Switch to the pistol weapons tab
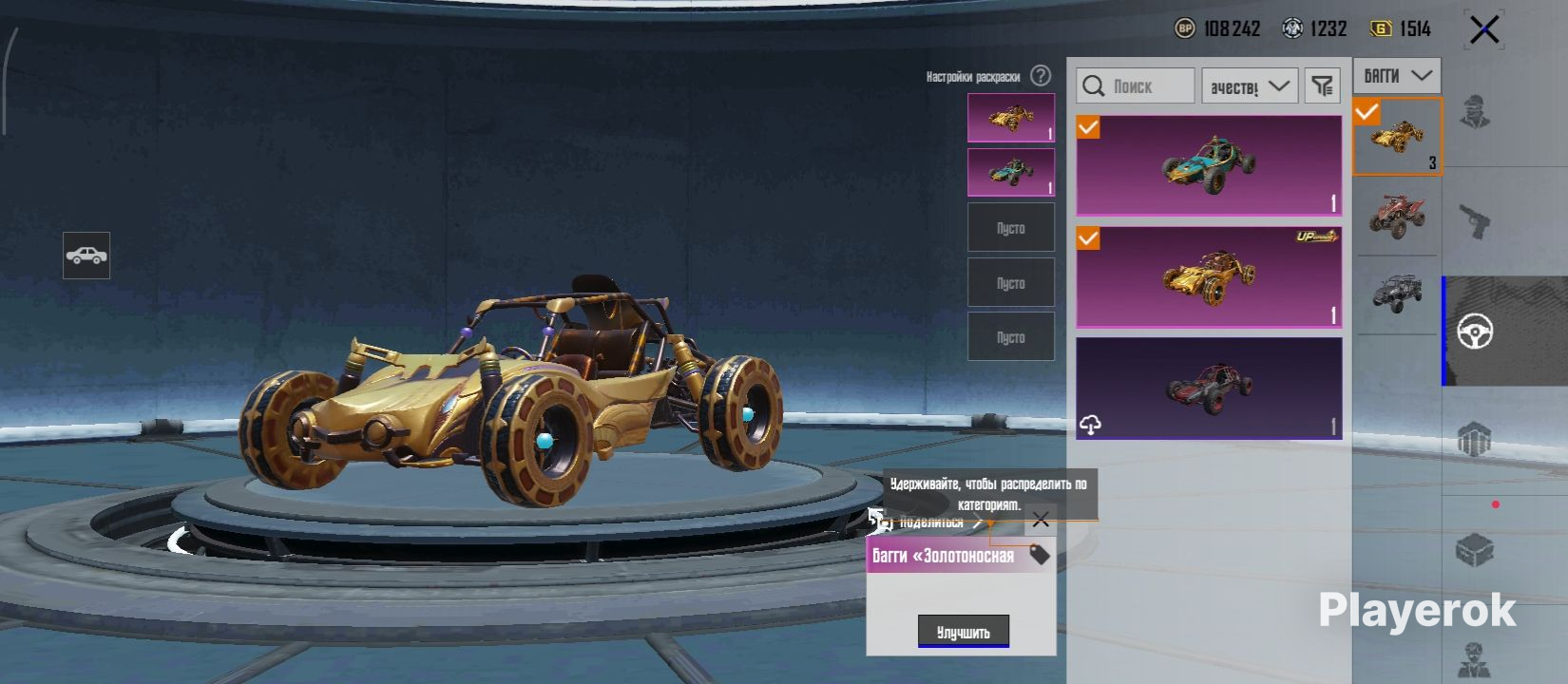The height and width of the screenshot is (684, 1568). pos(1475,222)
